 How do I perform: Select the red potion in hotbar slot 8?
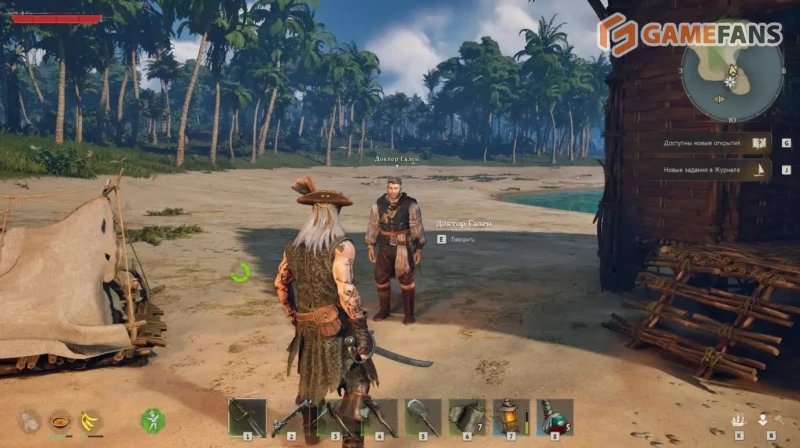[555, 416]
